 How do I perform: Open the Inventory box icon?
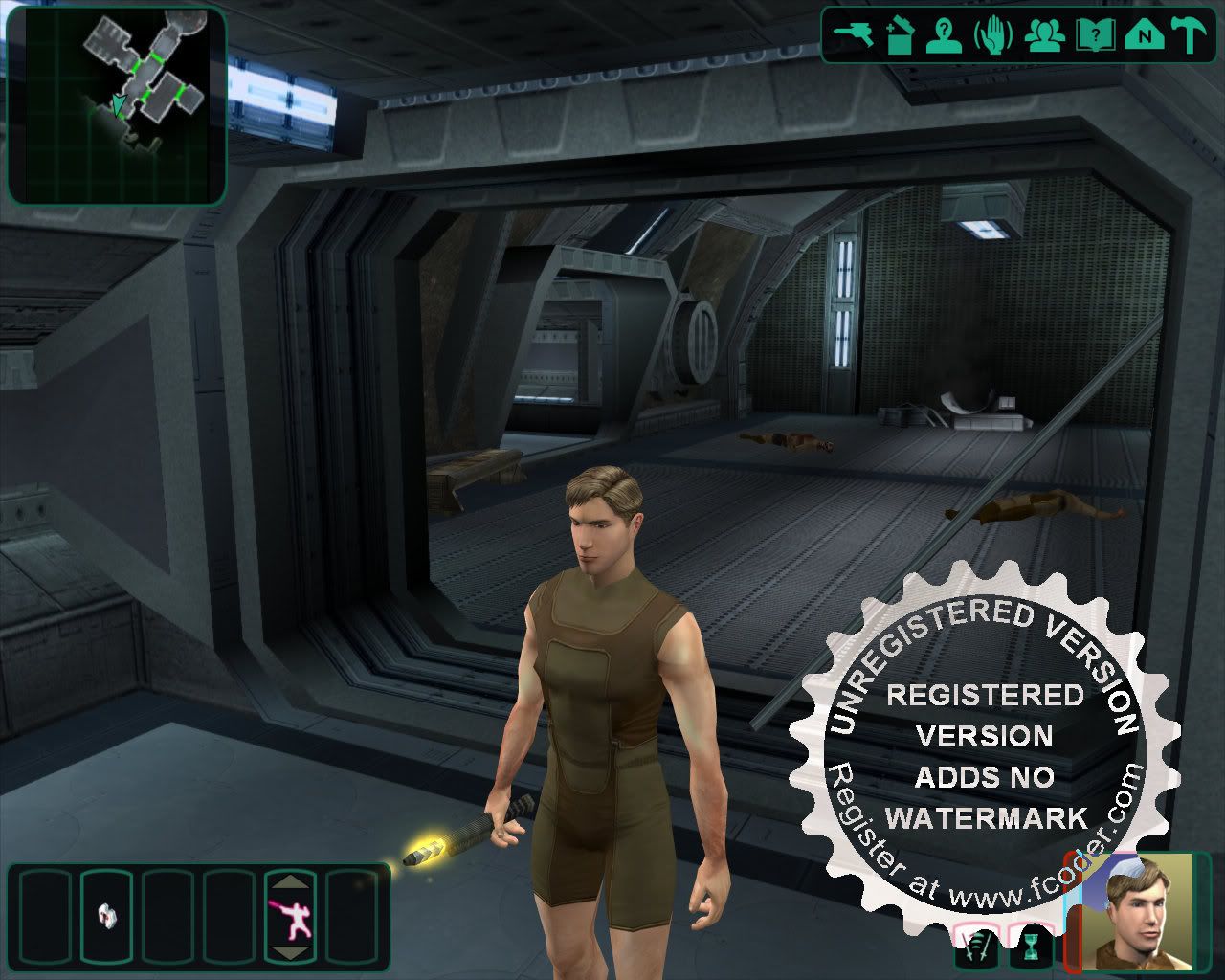pos(900,35)
